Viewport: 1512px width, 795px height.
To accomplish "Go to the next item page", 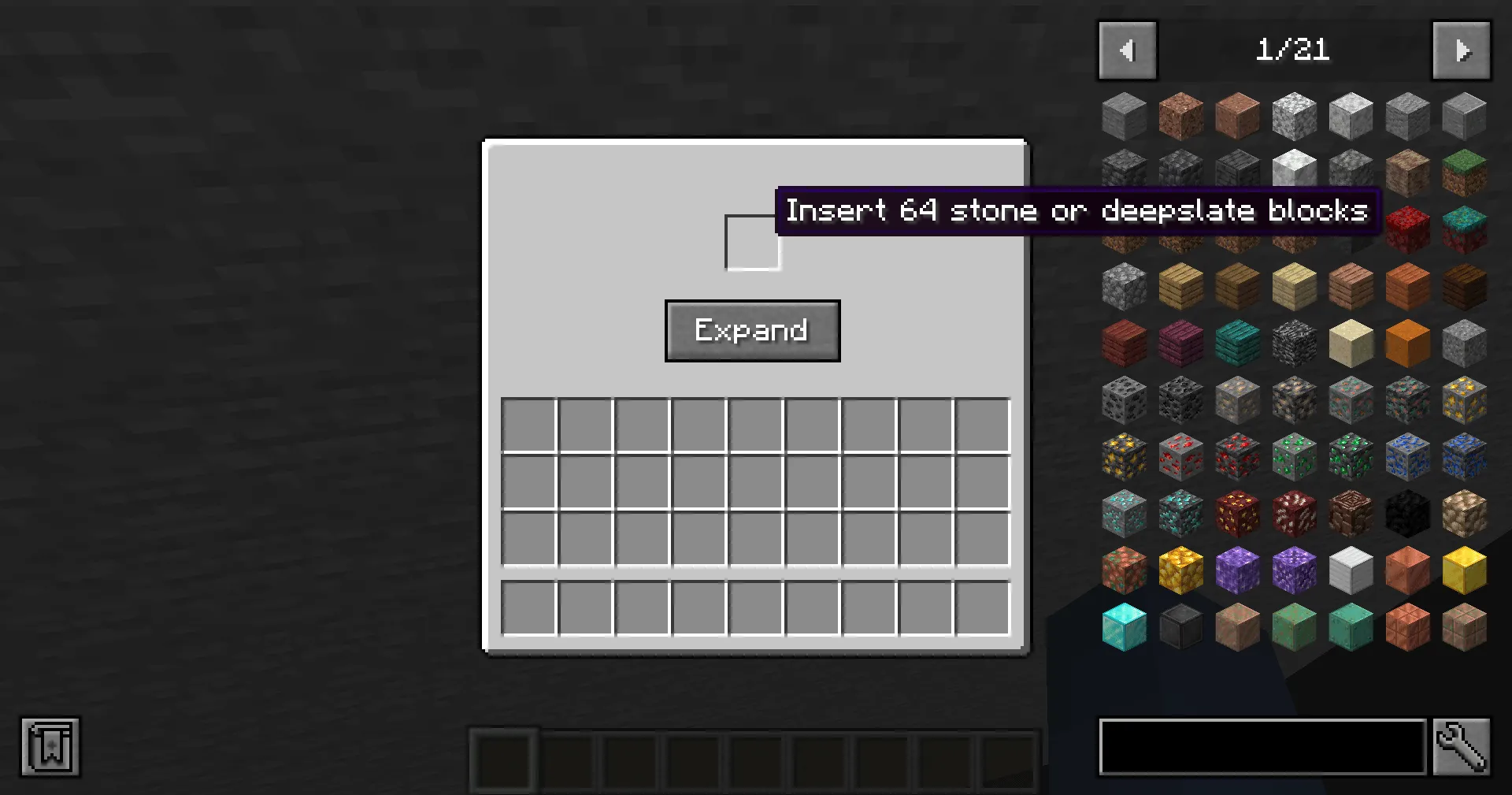I will 1461,50.
